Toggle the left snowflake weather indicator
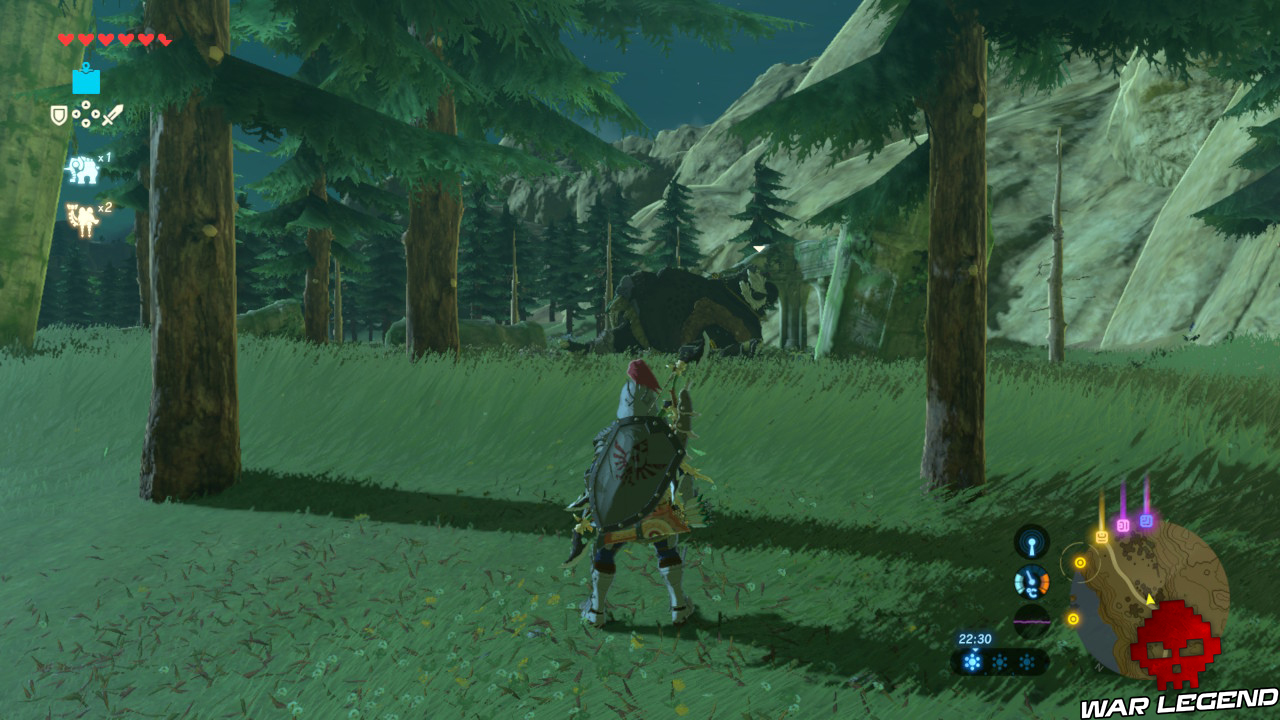This screenshot has width=1280, height=720. coord(972,661)
